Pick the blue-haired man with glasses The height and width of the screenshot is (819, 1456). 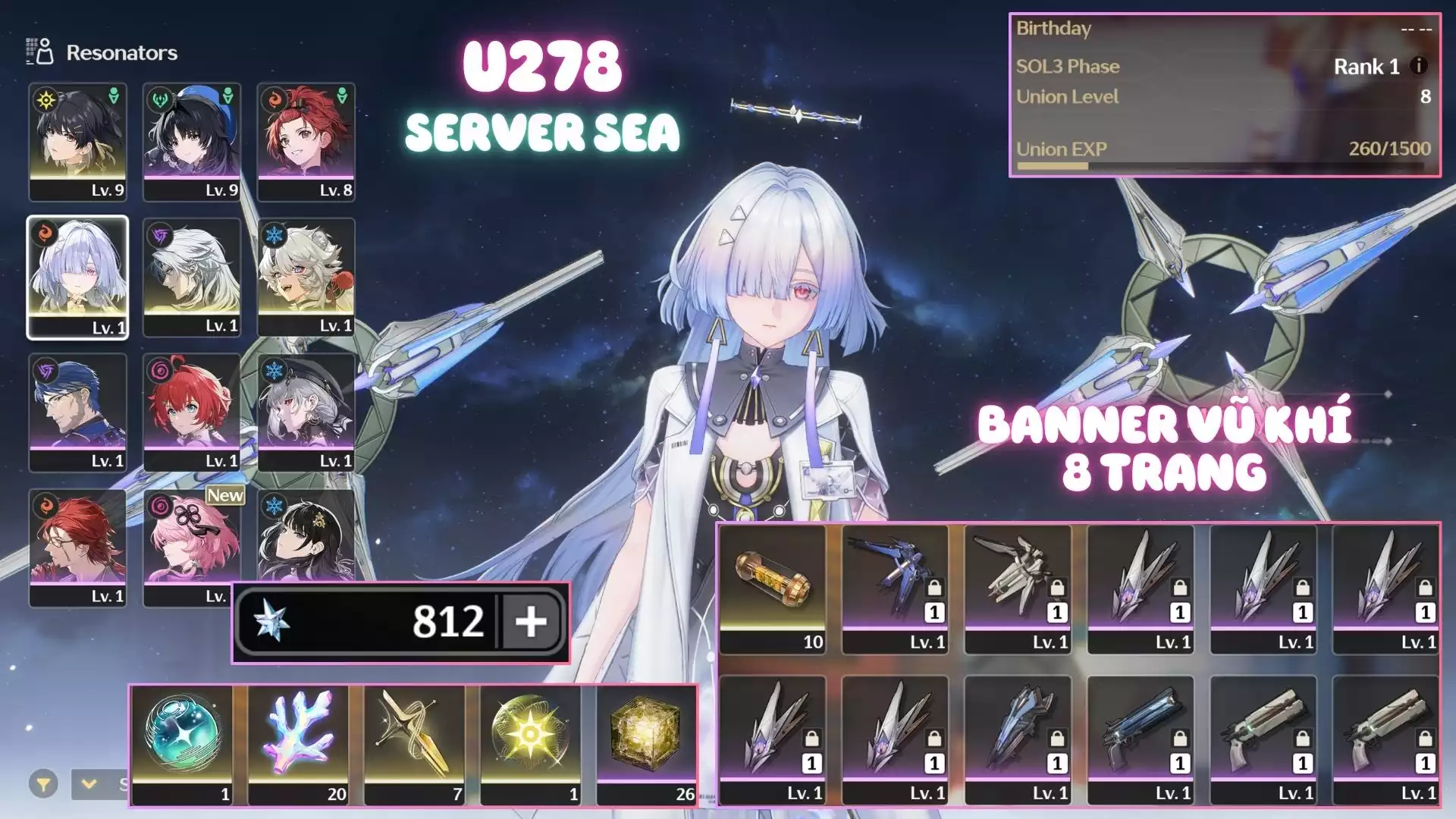pyautogui.click(x=77, y=413)
